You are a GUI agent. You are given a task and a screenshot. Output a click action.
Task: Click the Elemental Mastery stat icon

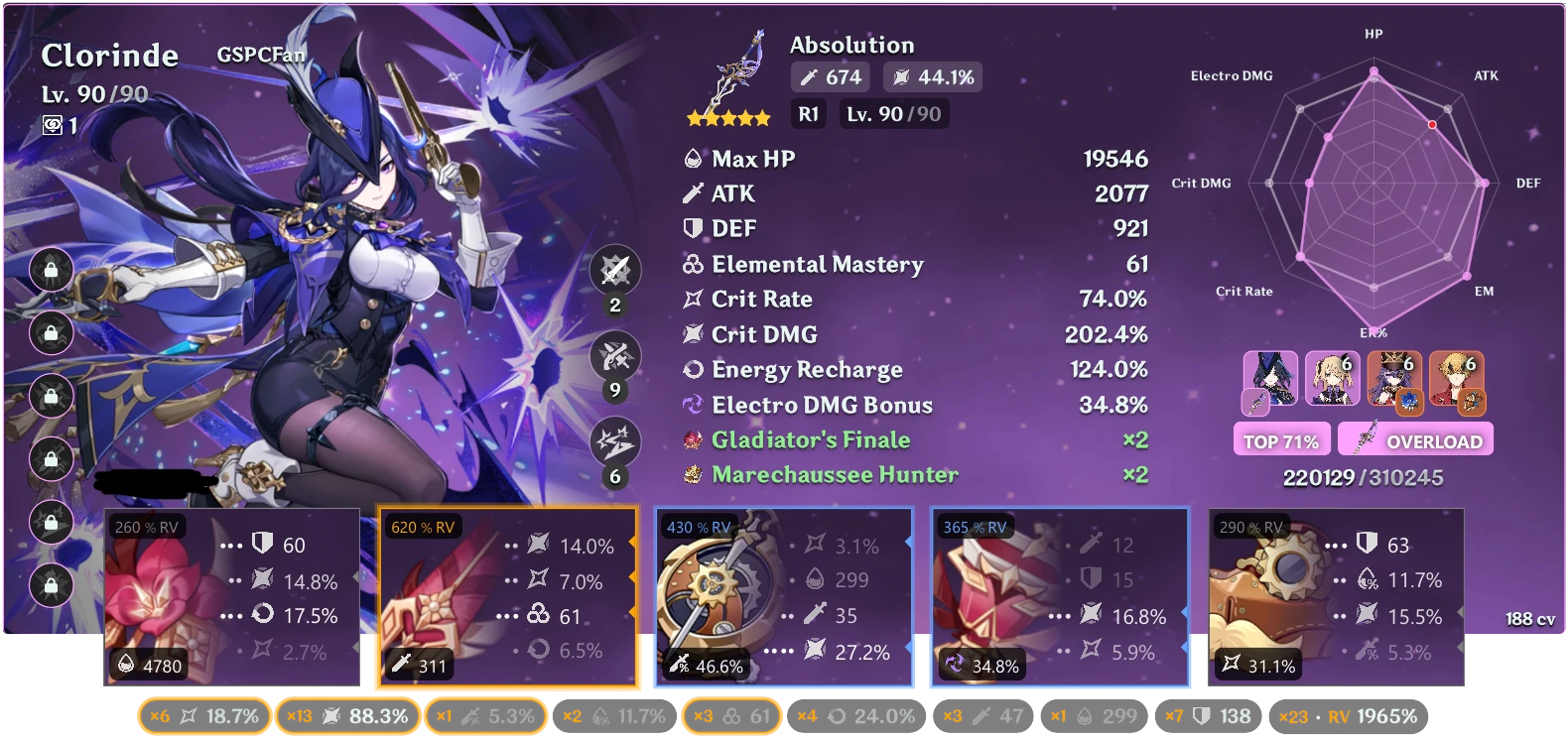pos(693,265)
